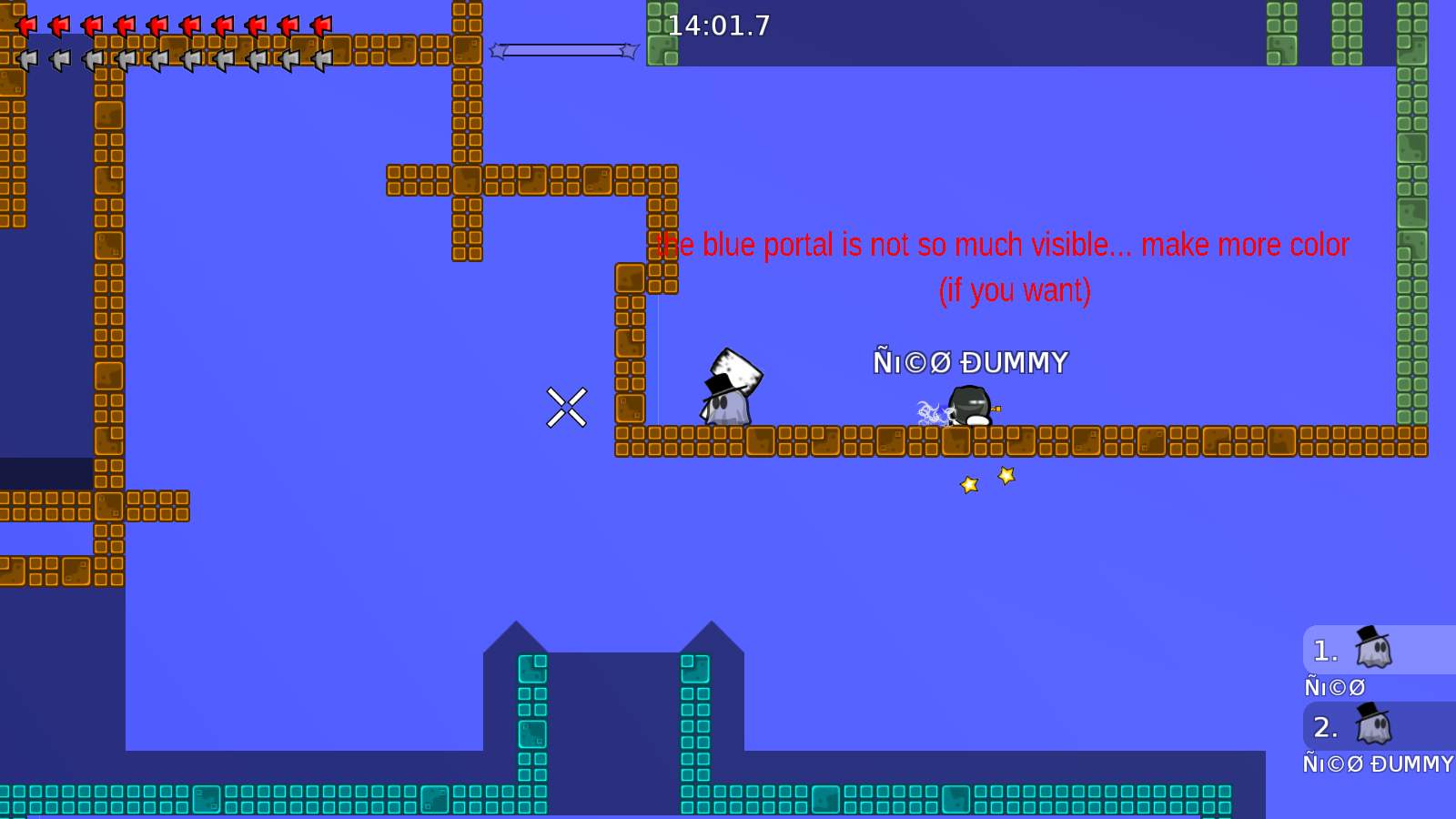Click the hooded tee holding a weapon
This screenshot has height=819, width=1456.
(x=969, y=405)
